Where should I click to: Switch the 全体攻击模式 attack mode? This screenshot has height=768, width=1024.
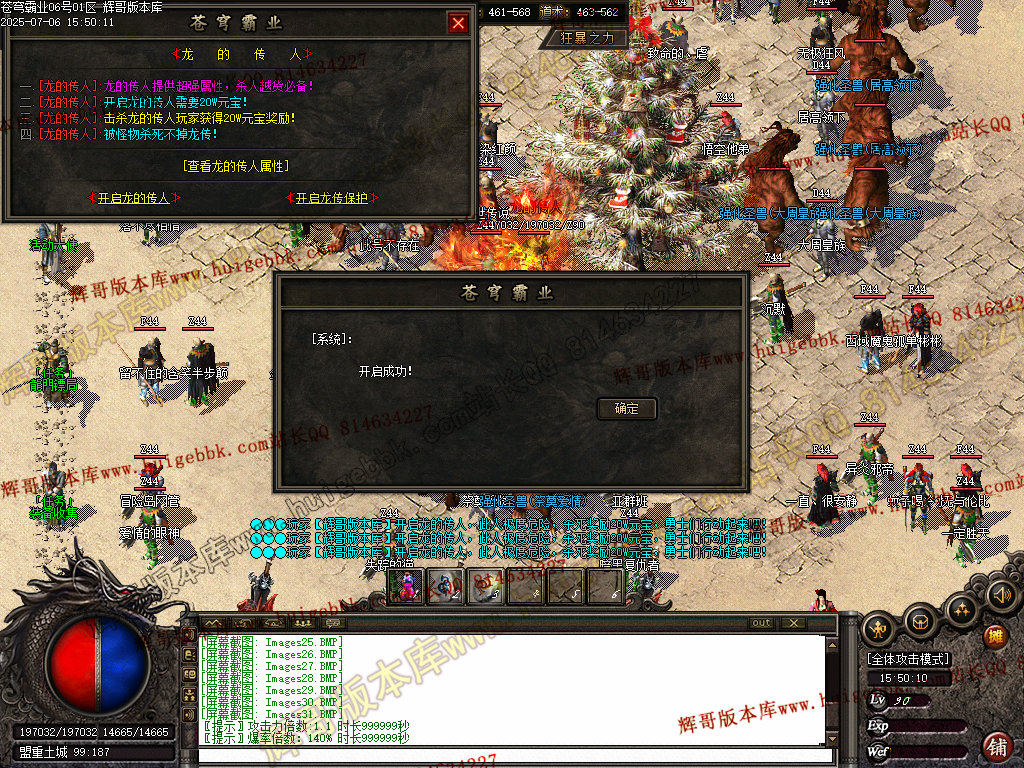click(909, 659)
